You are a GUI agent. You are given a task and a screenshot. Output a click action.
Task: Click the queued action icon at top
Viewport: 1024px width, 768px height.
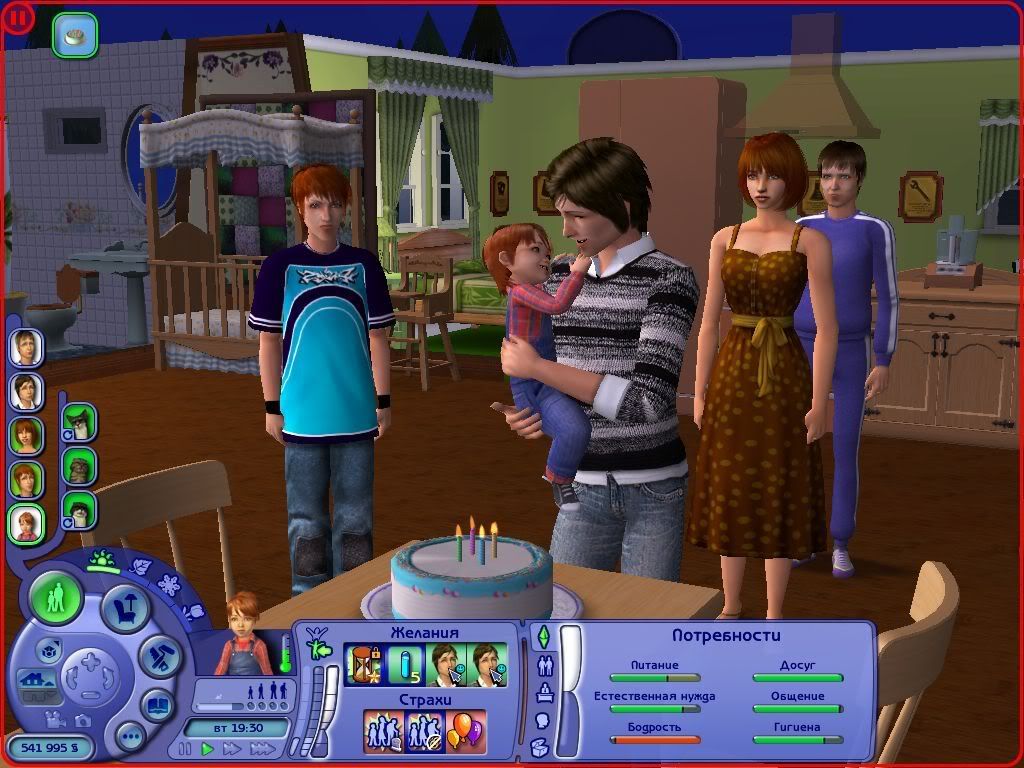pos(75,34)
